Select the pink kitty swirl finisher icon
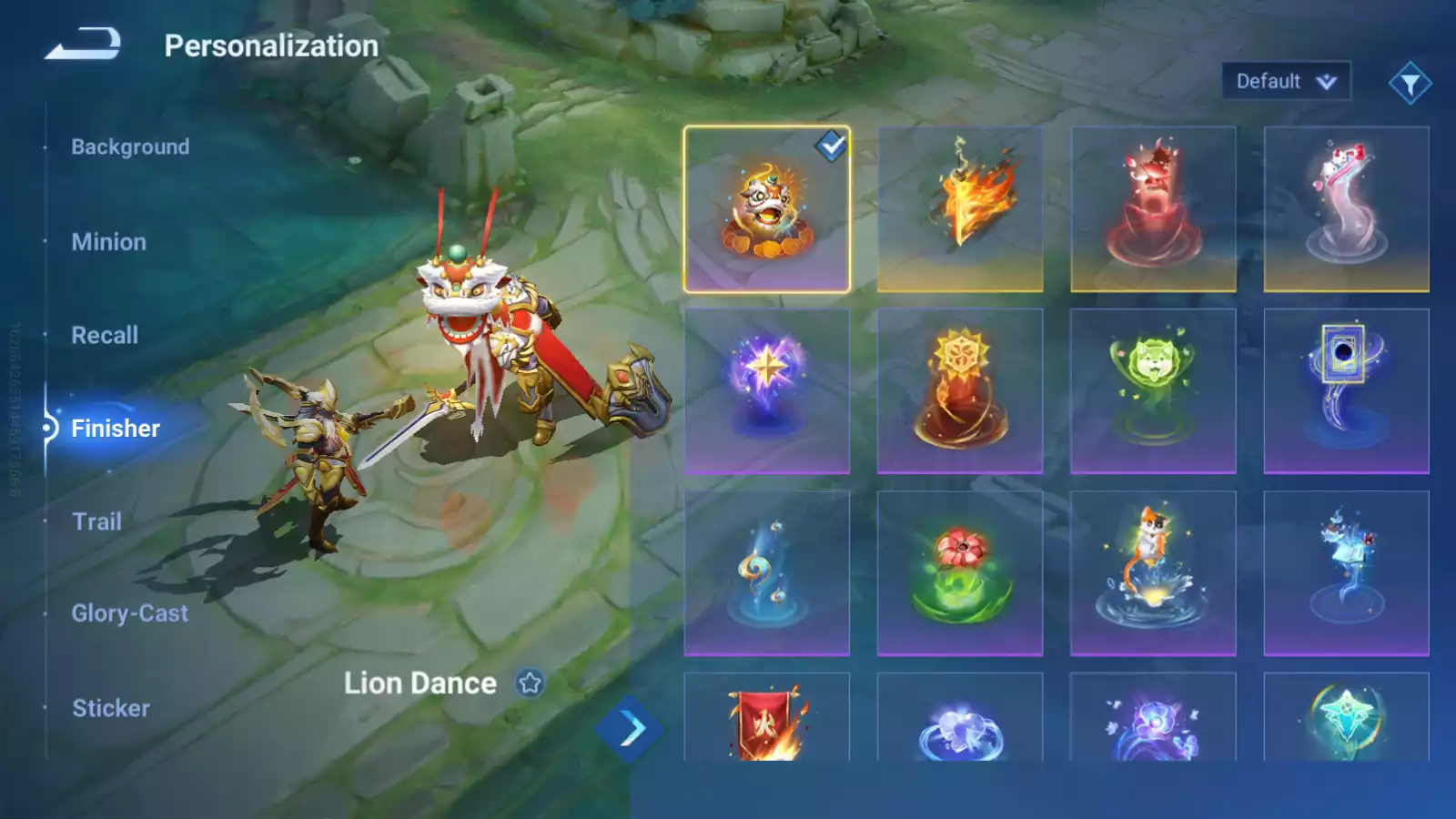The height and width of the screenshot is (819, 1456). click(x=1346, y=206)
